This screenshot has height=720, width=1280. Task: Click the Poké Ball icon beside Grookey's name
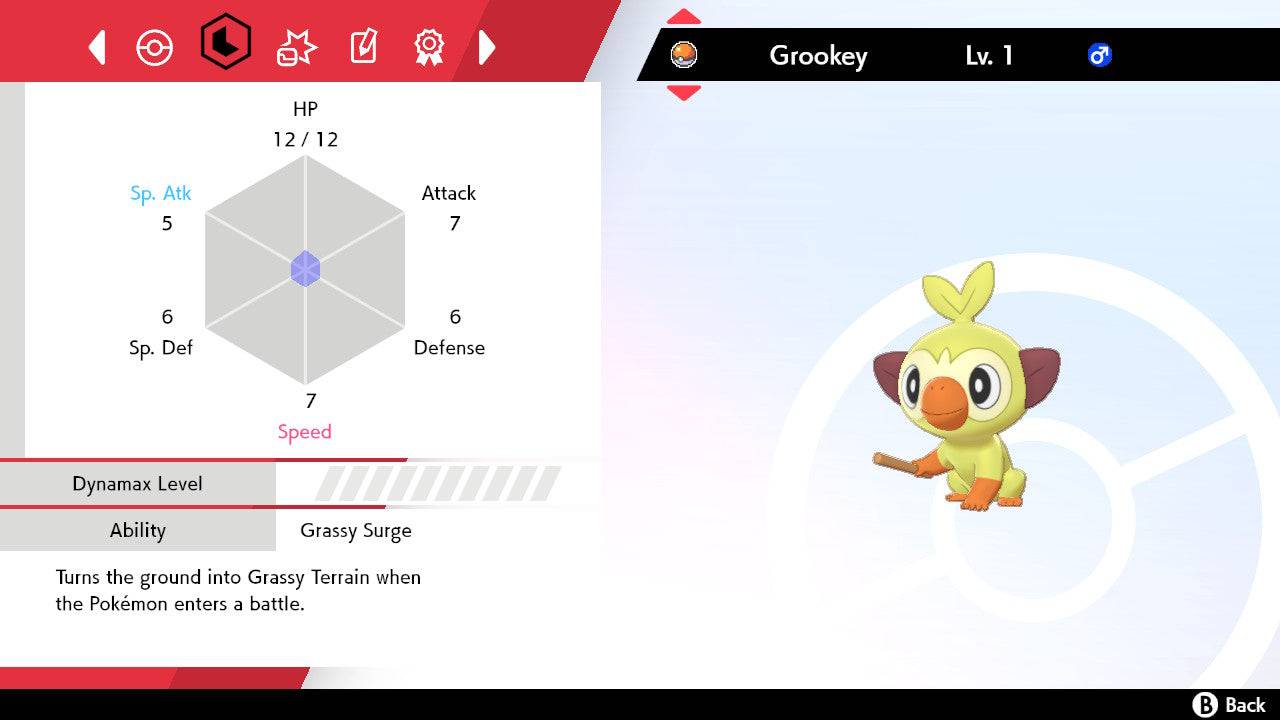(685, 55)
